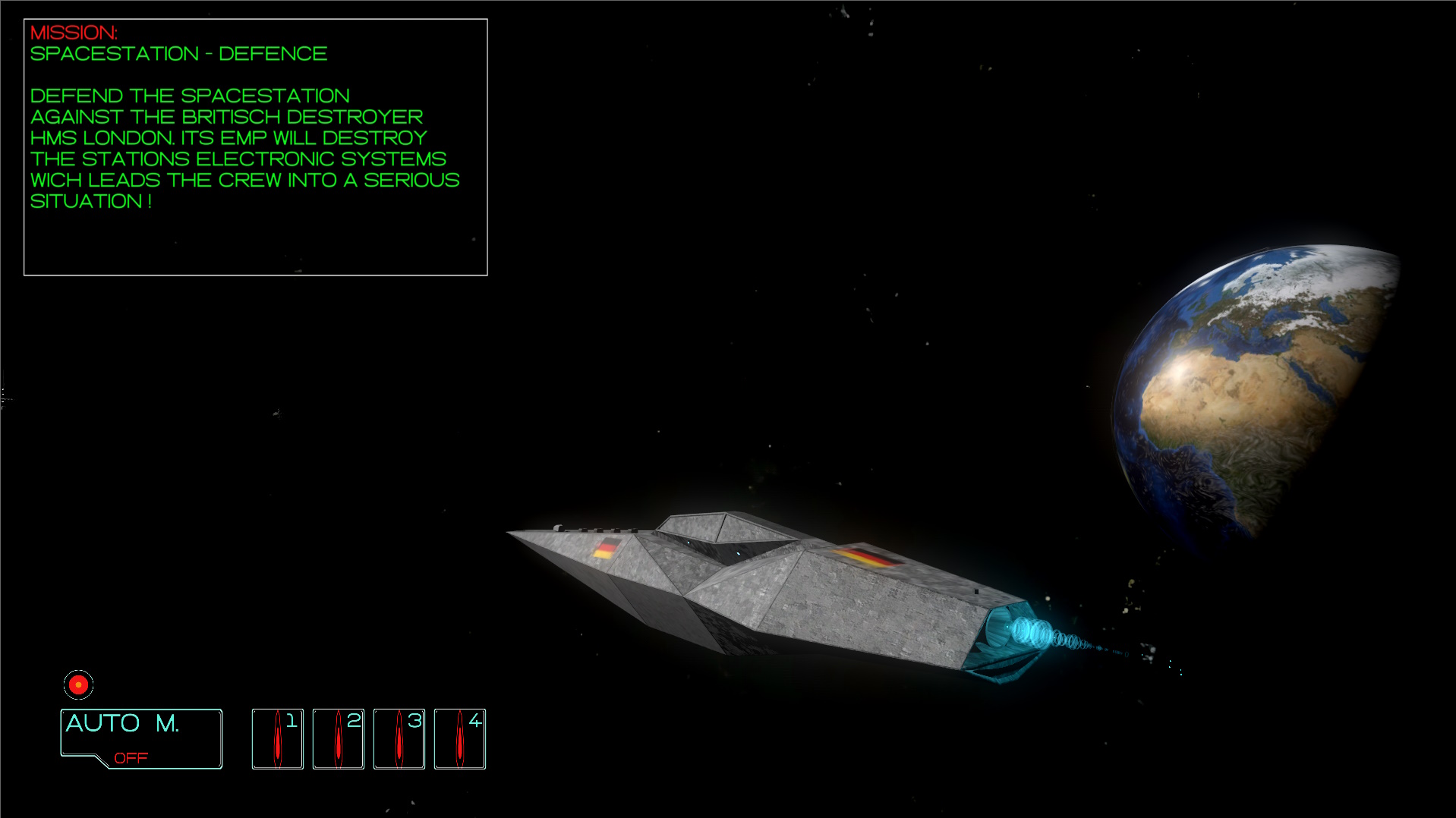1456x818 pixels.
Task: Toggle the AUTO M. switch
Action: tap(141, 738)
